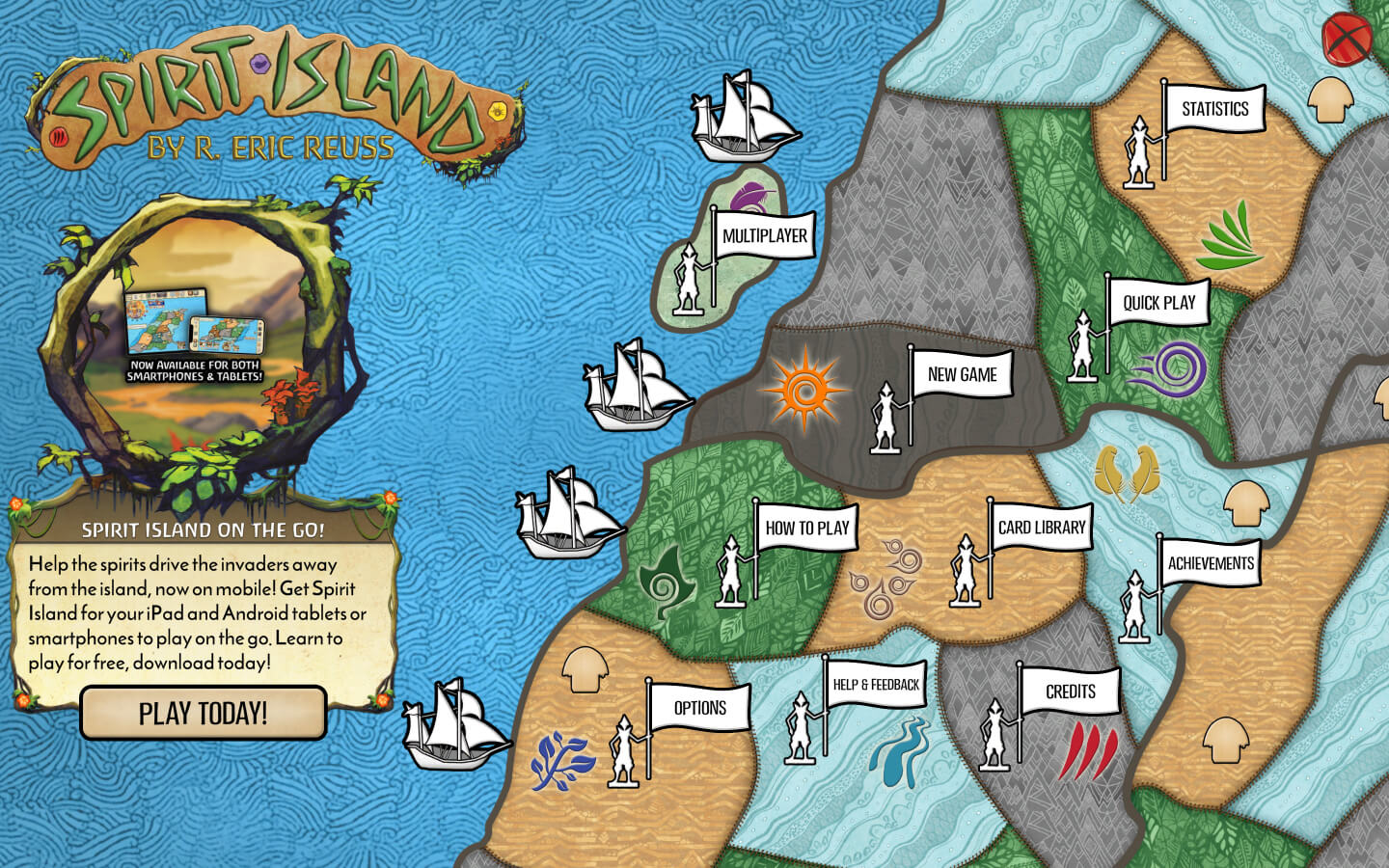
Task: Show the Achievements list
Action: point(1211,564)
